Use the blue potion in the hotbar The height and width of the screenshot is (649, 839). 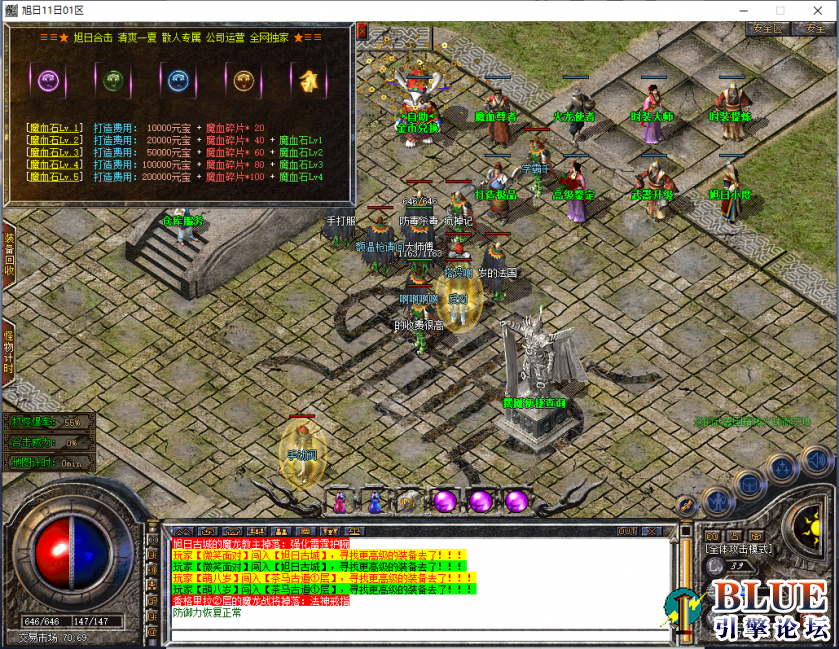(x=374, y=502)
